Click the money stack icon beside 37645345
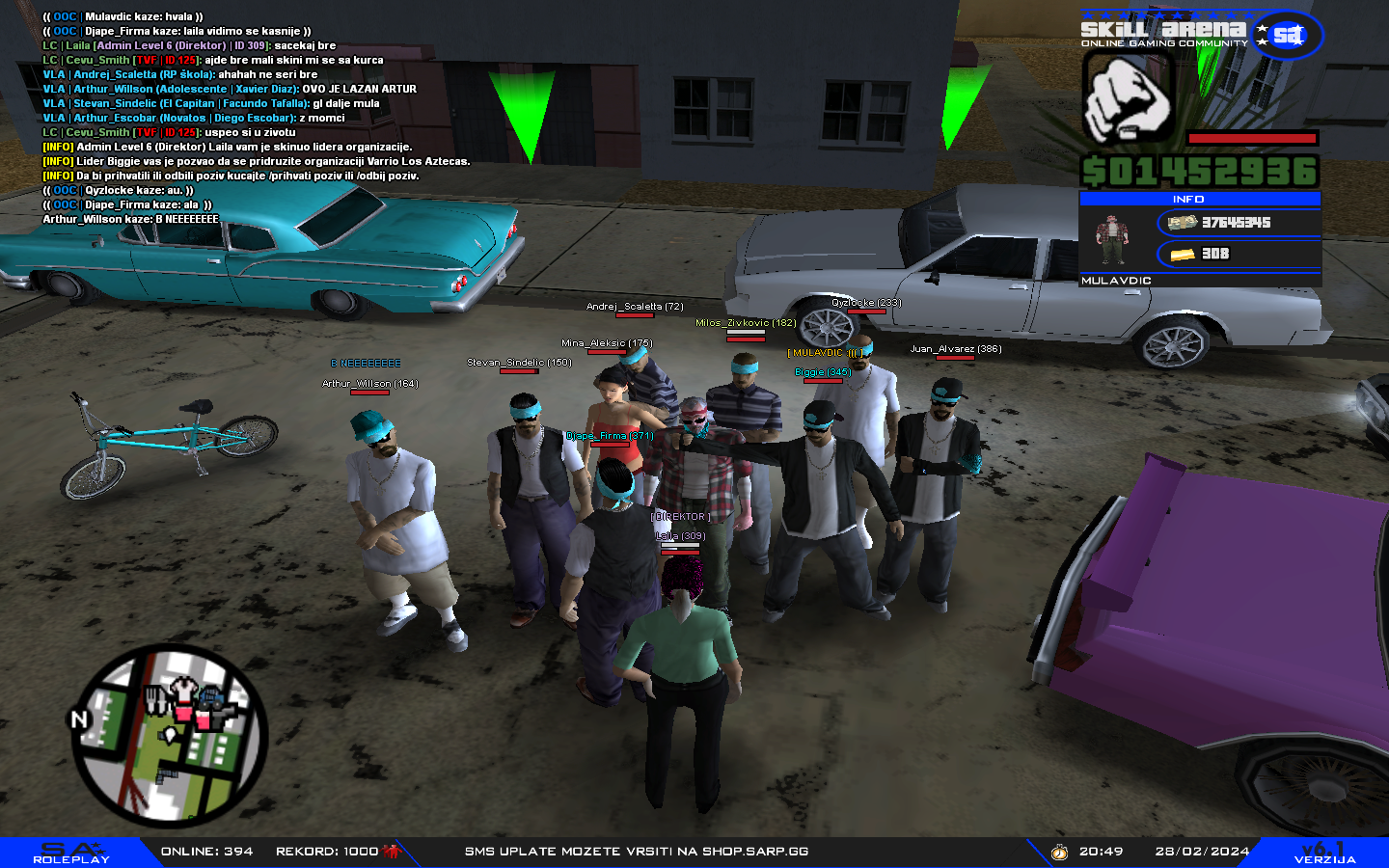Image resolution: width=1389 pixels, height=868 pixels. tap(1180, 223)
